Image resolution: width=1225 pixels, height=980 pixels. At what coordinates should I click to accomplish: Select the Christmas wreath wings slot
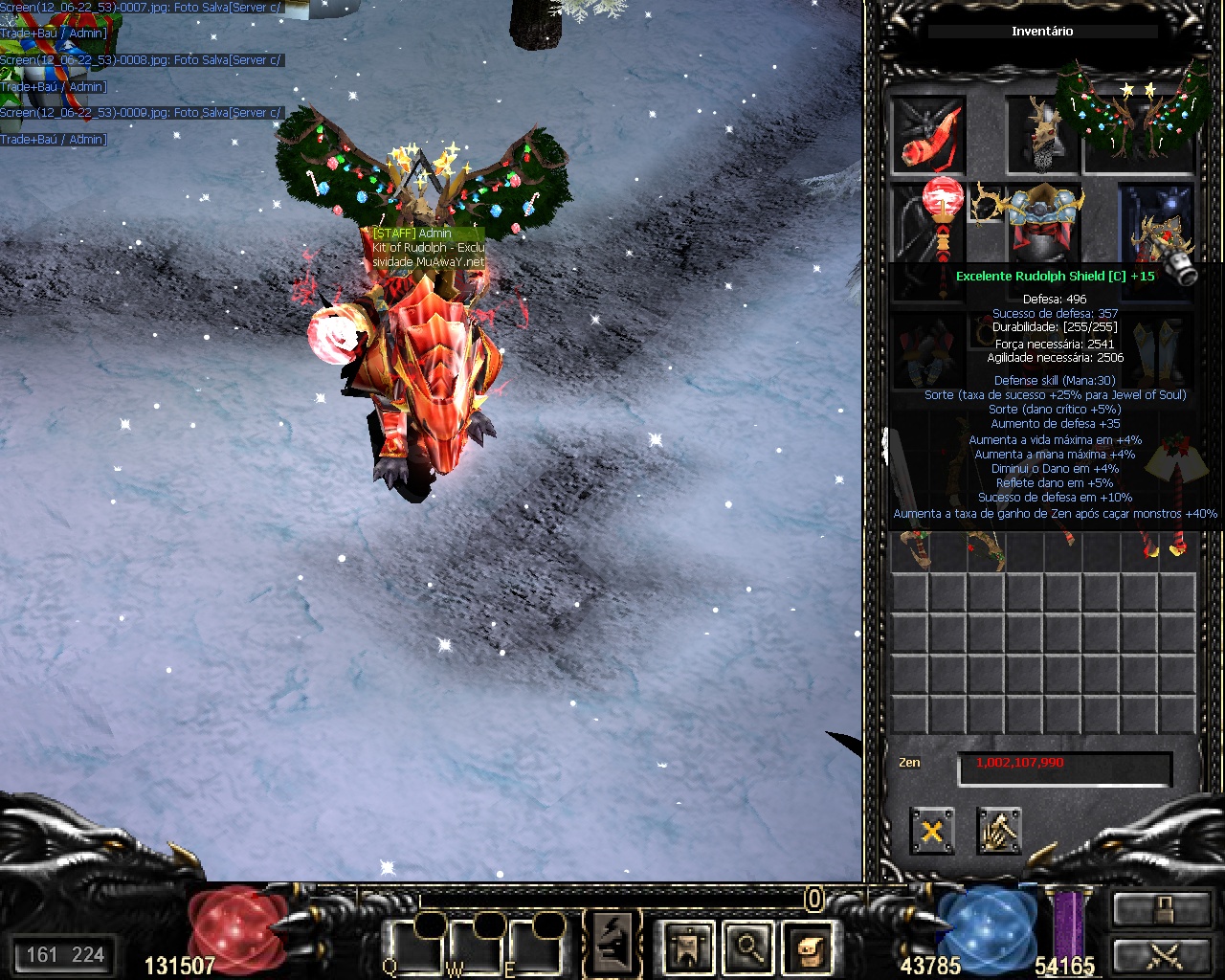(1139, 115)
